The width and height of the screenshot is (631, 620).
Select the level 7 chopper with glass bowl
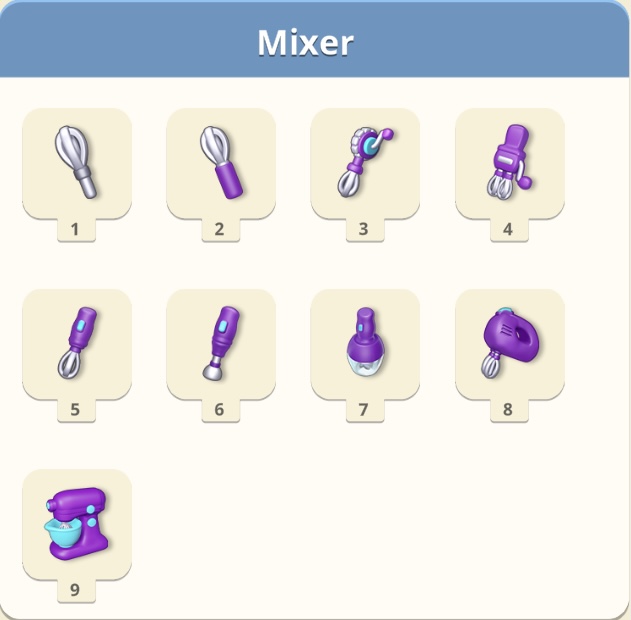[364, 342]
